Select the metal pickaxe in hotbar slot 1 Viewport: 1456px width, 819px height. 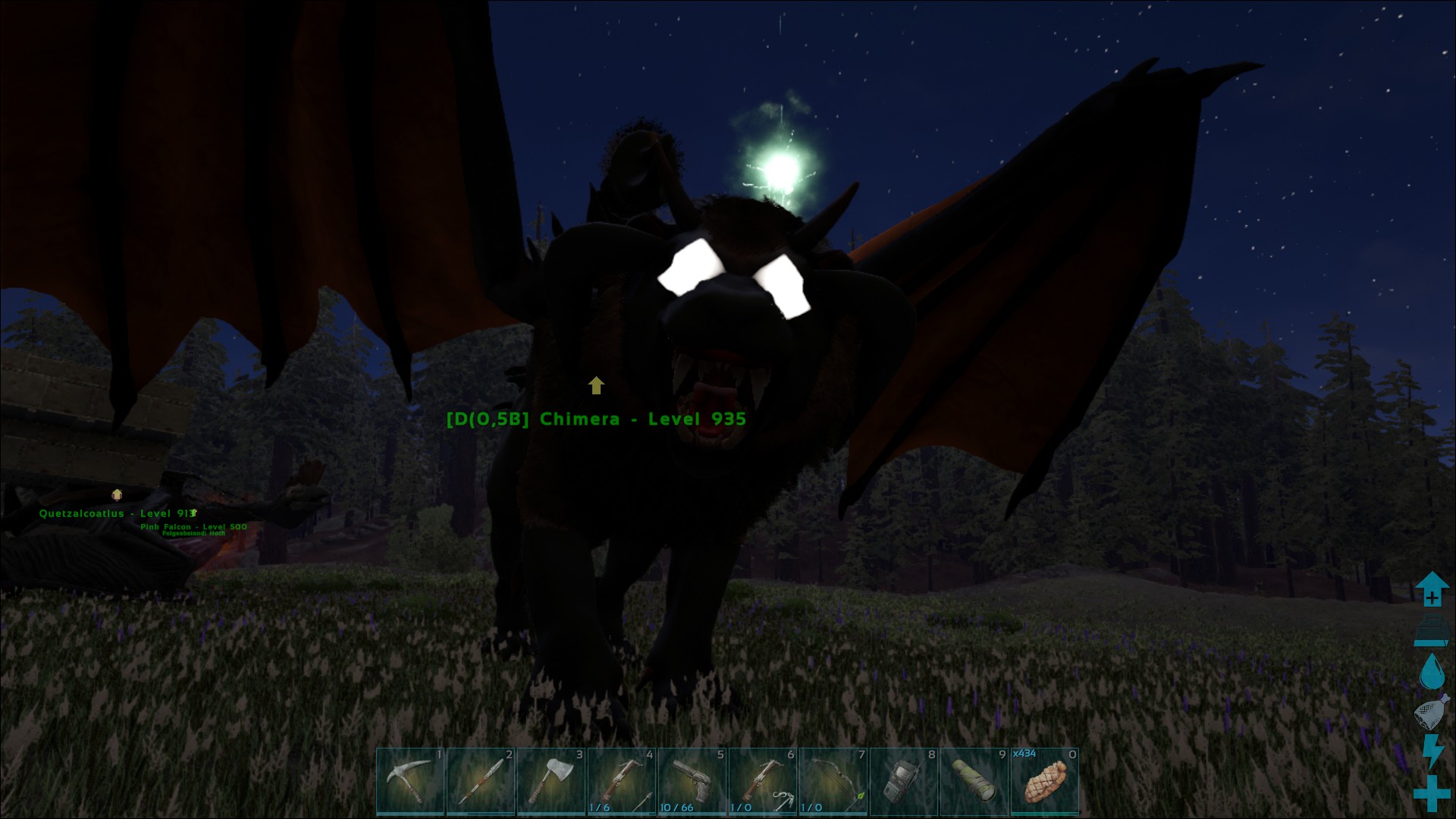[x=410, y=781]
